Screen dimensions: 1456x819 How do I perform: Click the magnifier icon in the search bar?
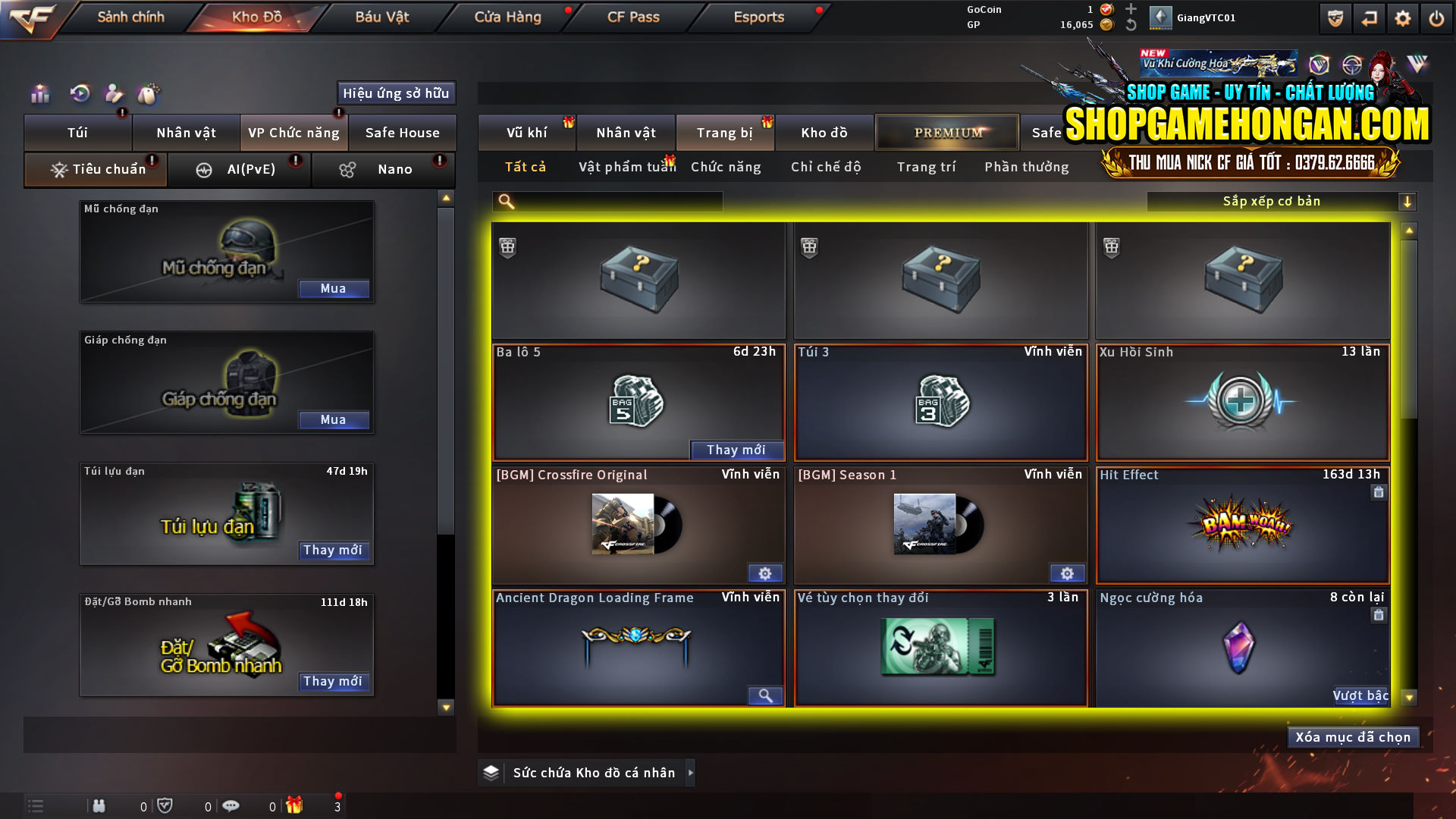(504, 201)
